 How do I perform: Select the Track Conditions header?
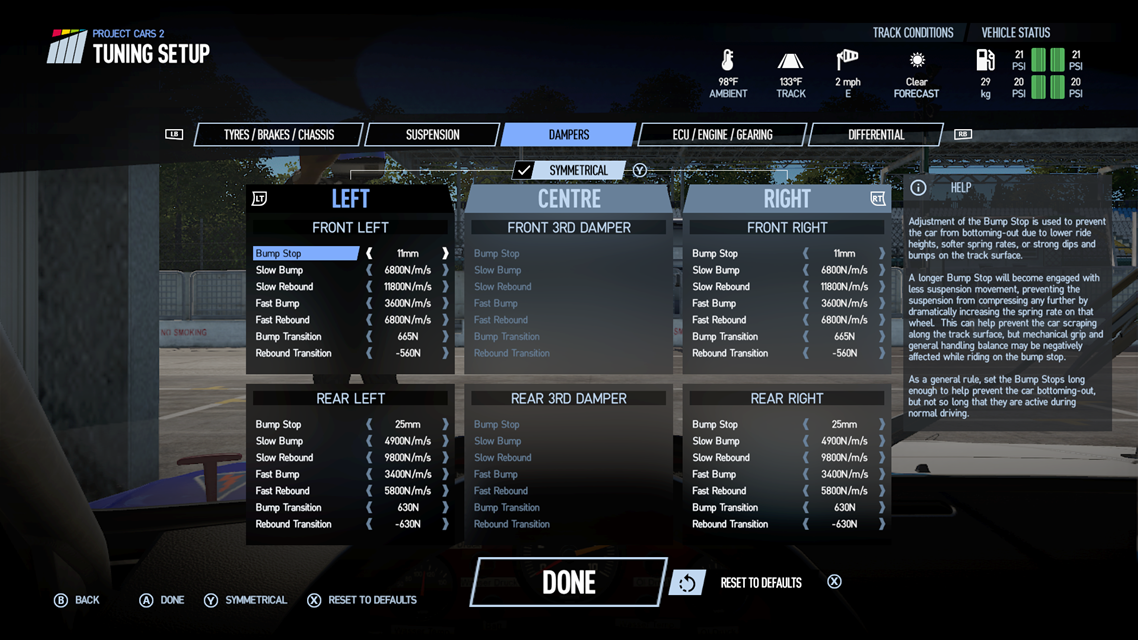(913, 33)
